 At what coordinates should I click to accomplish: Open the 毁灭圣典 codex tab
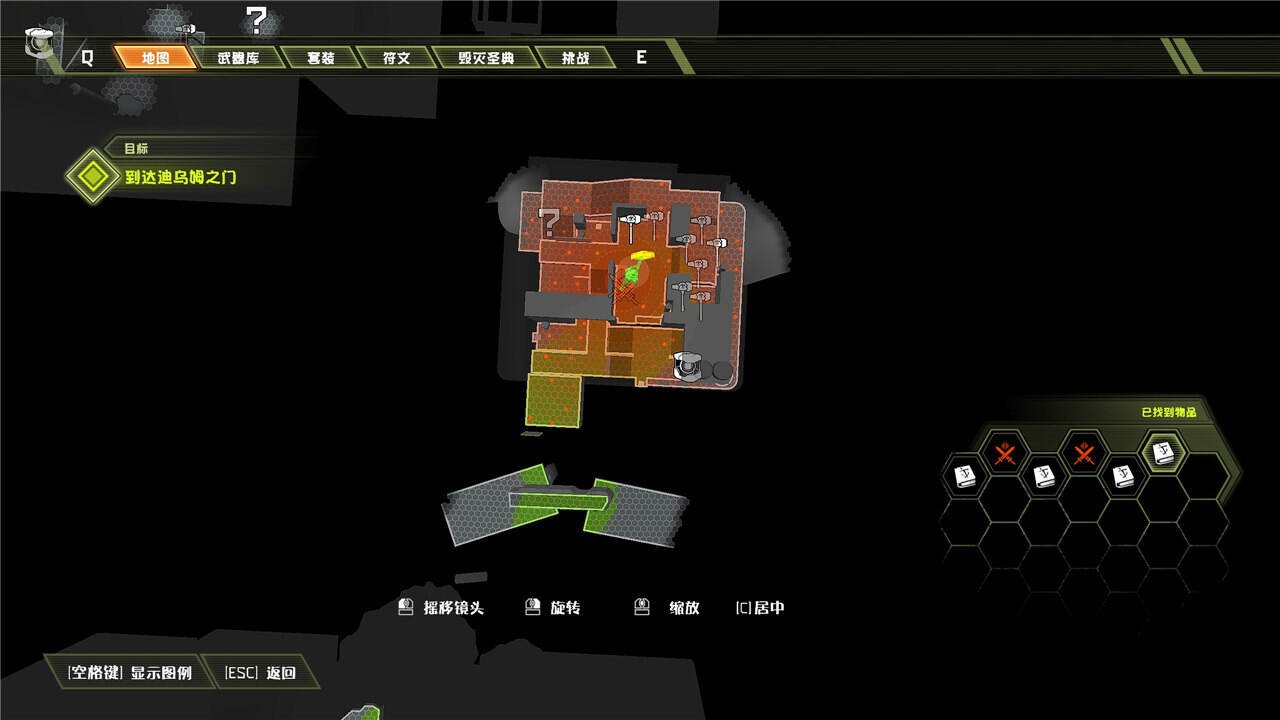486,57
